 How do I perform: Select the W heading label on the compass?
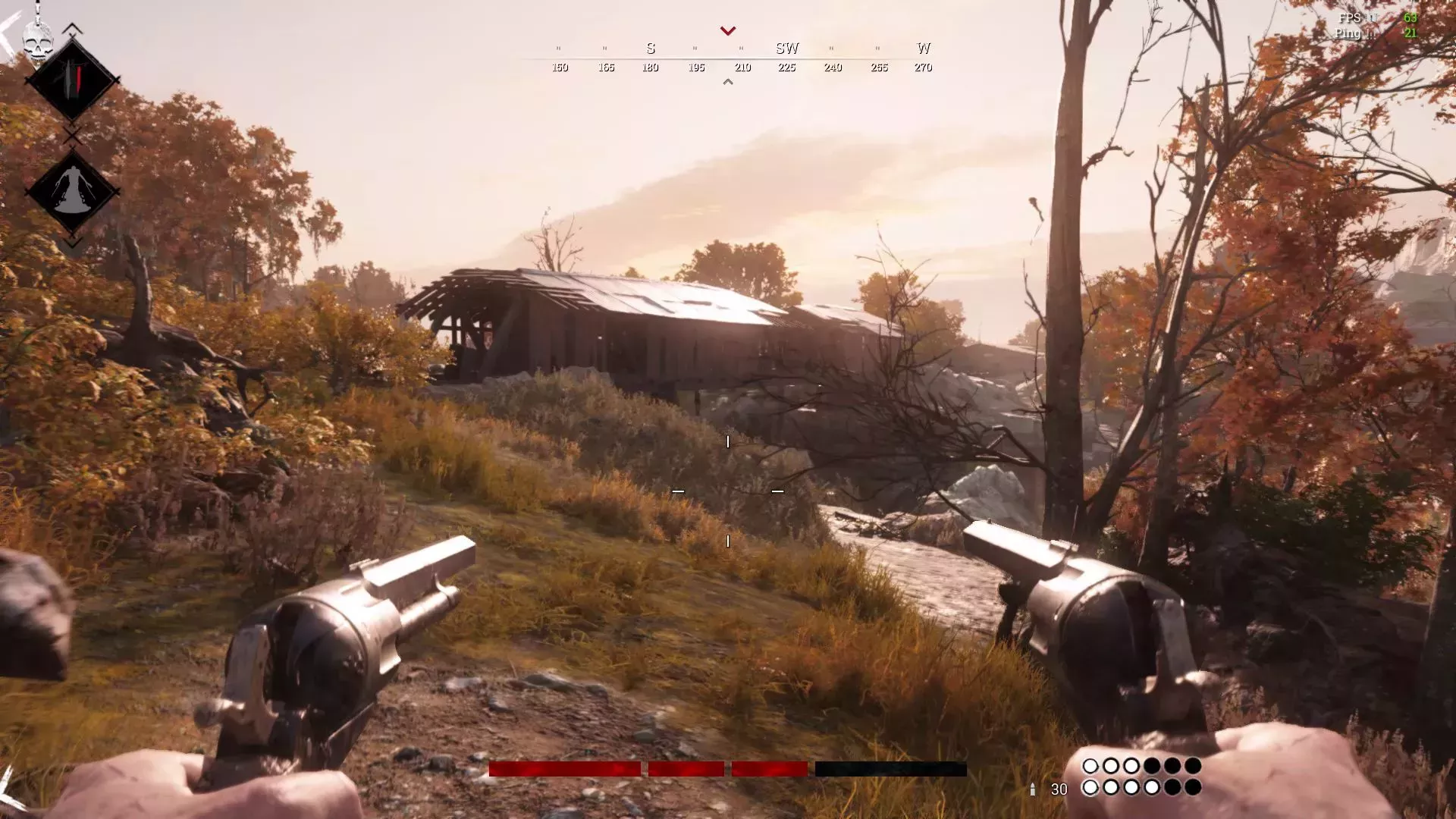(924, 48)
